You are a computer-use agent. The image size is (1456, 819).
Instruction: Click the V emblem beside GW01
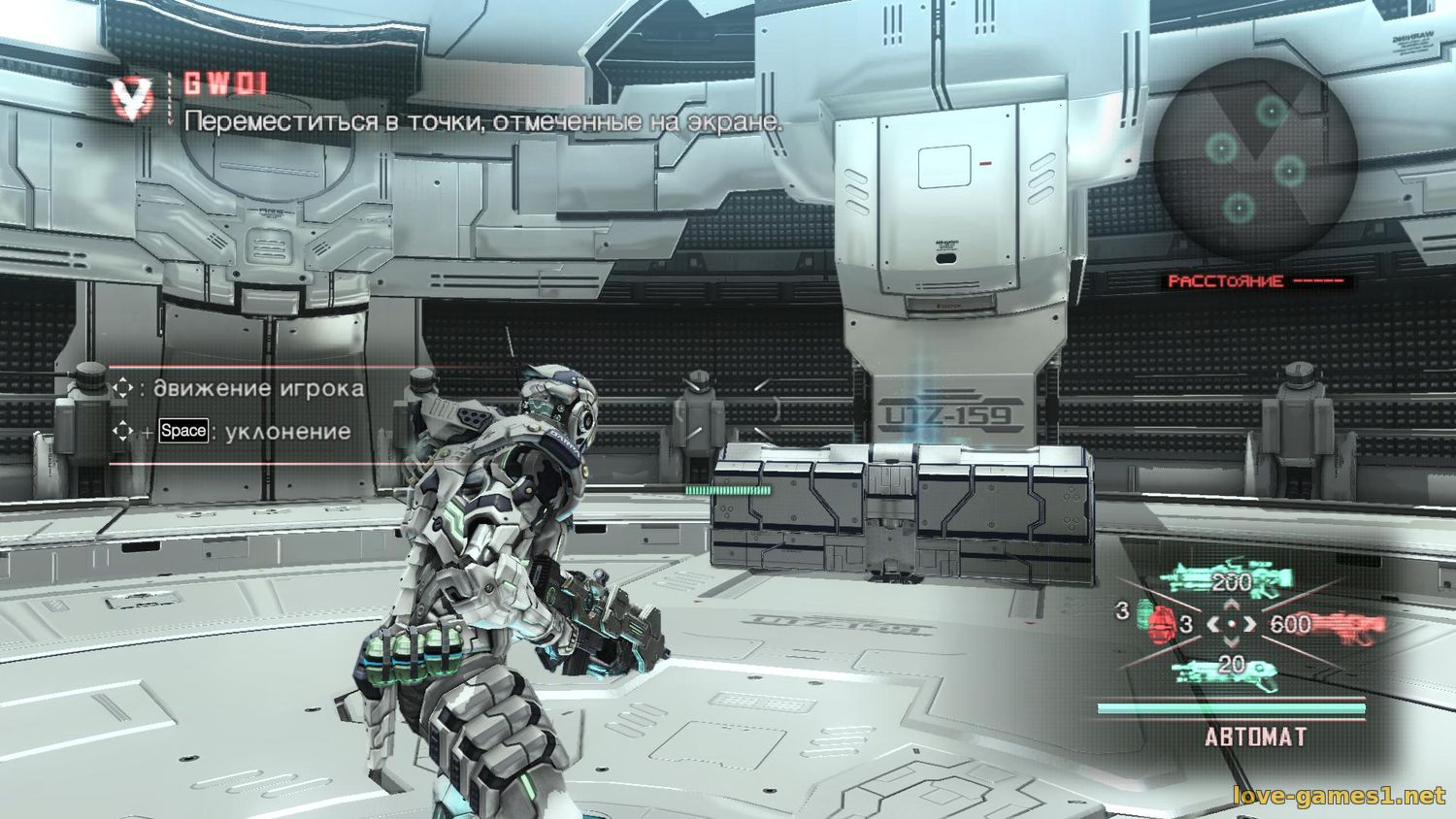[x=133, y=97]
